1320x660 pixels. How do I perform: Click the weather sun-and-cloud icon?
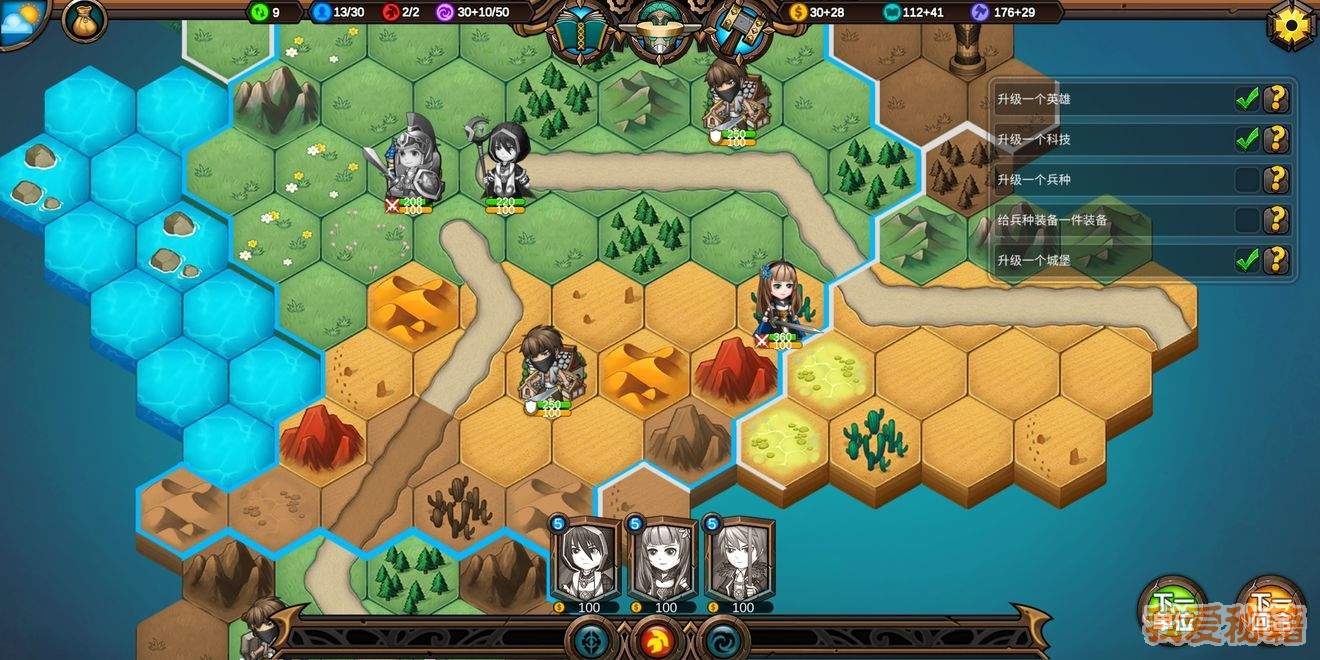click(x=23, y=20)
